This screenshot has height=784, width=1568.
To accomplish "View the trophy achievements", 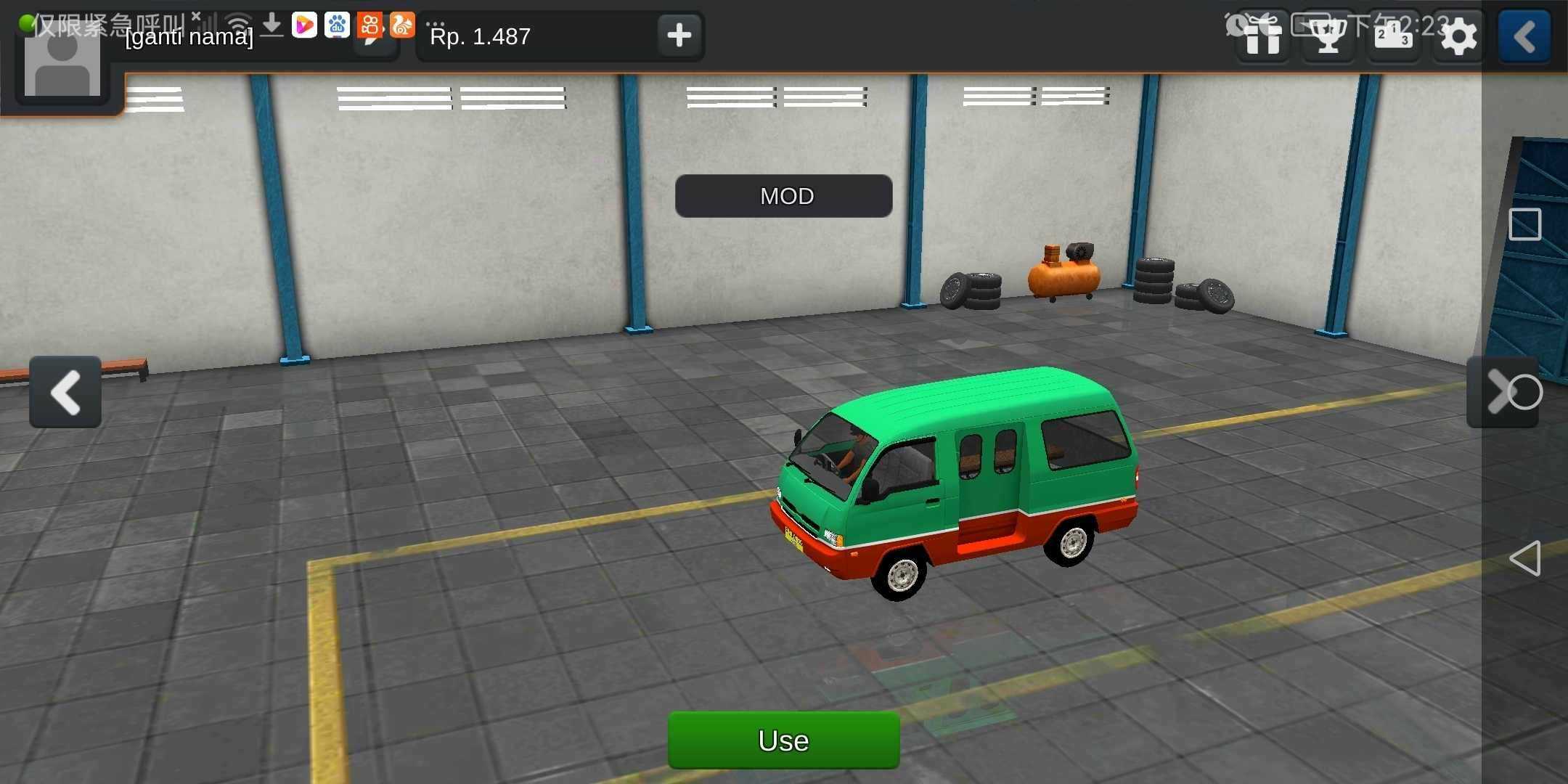I will point(1328,36).
